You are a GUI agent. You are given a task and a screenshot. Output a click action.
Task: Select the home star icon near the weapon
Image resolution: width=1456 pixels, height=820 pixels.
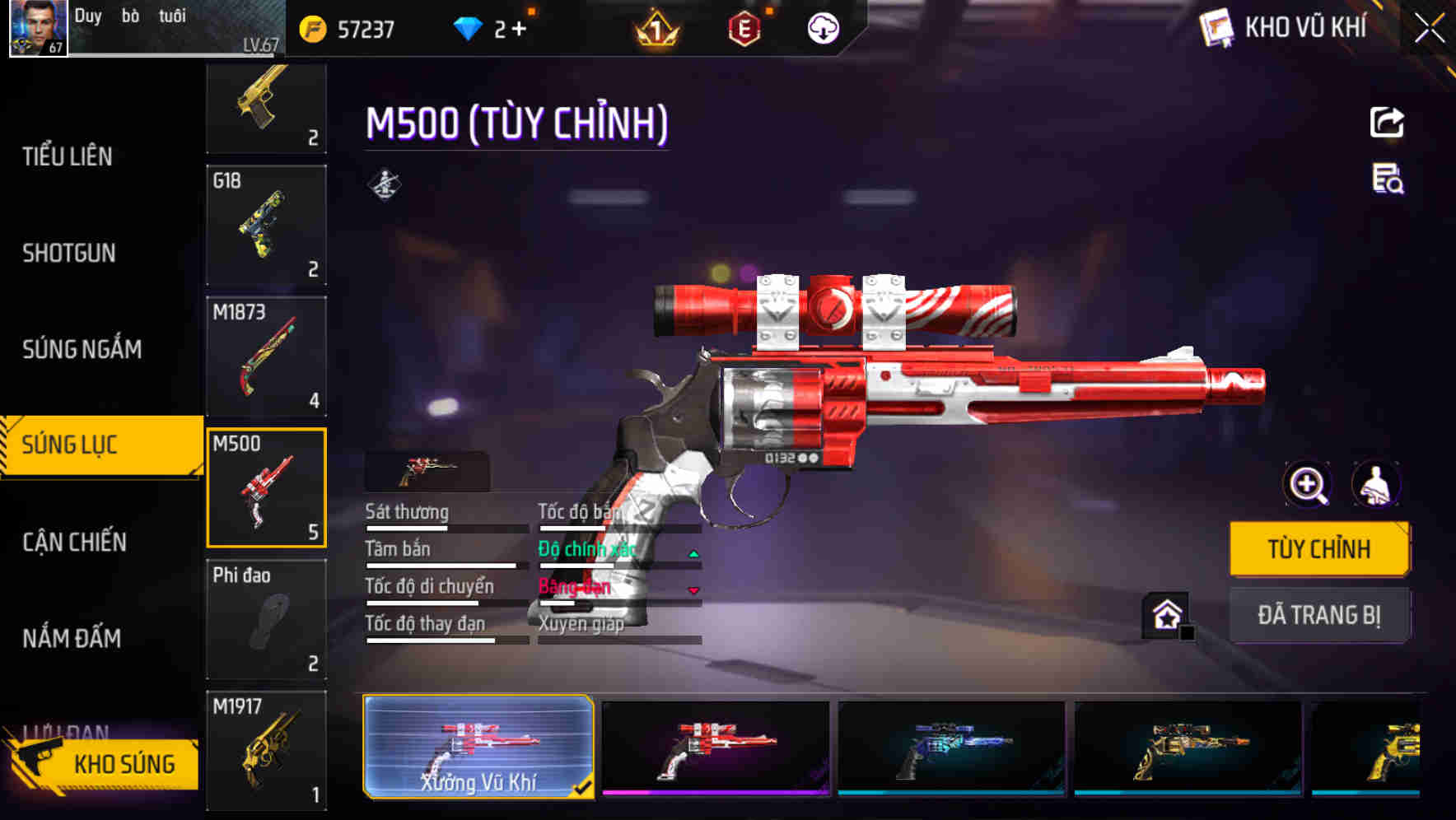point(1166,614)
